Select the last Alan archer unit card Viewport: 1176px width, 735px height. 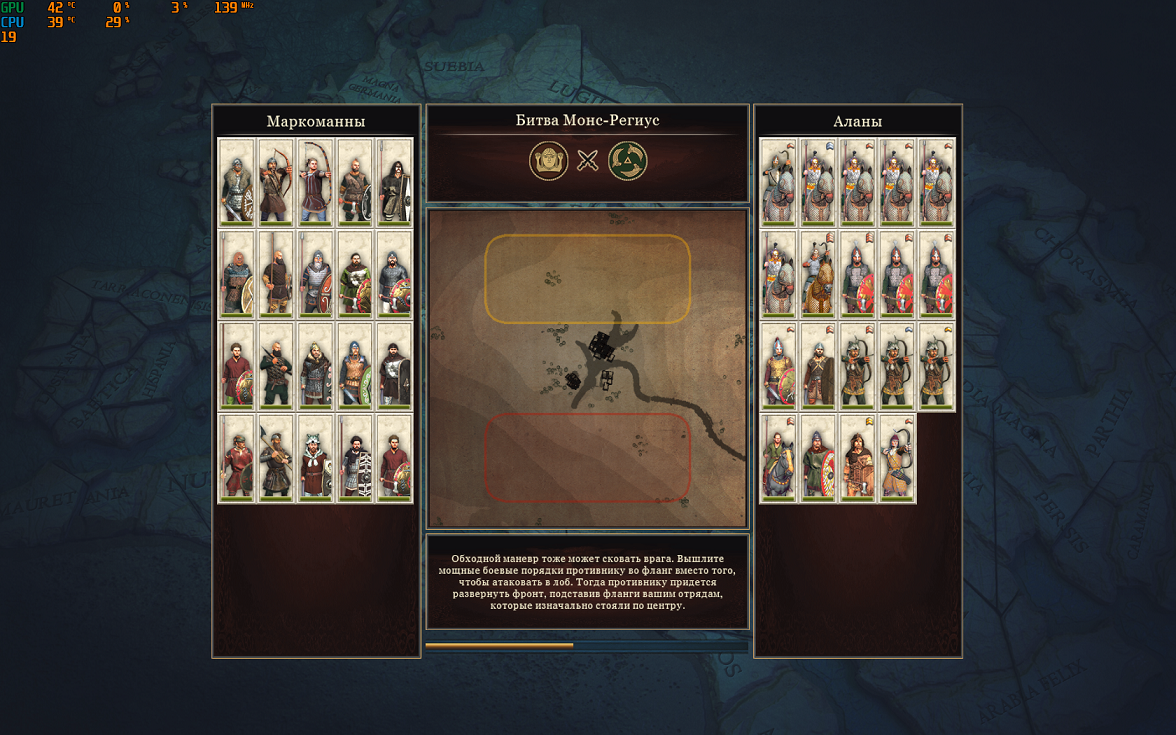tap(897, 458)
